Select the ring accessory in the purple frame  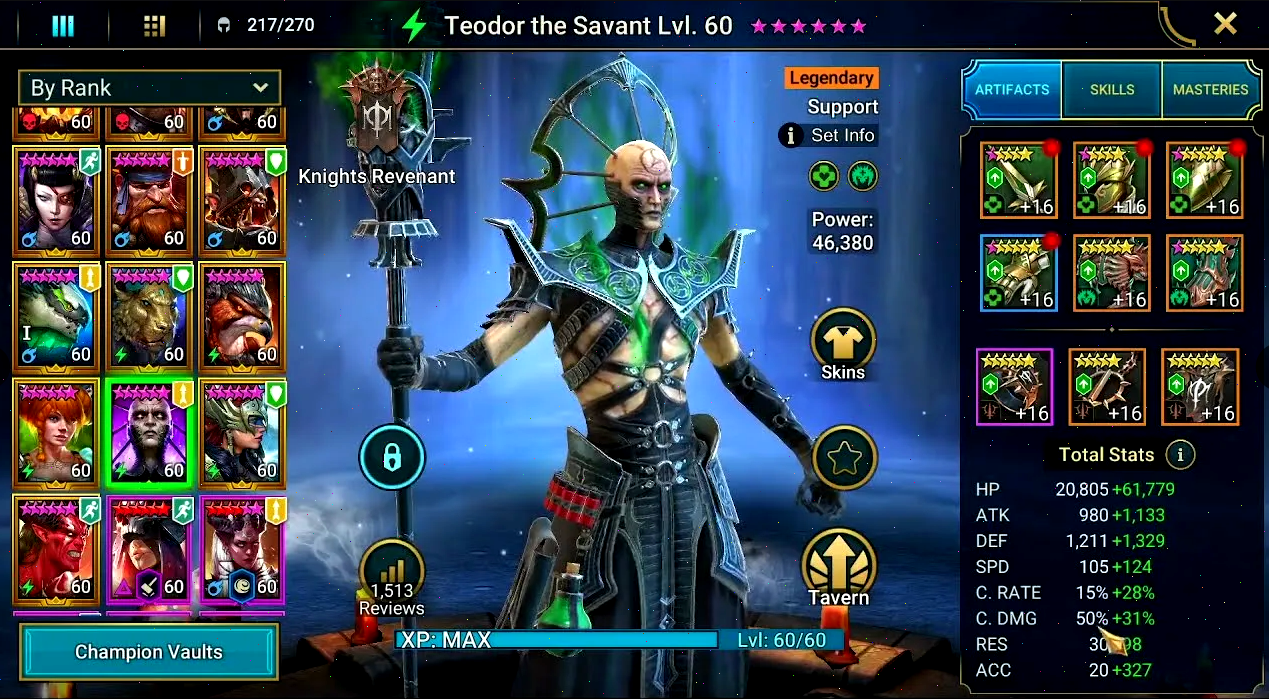(x=1014, y=387)
